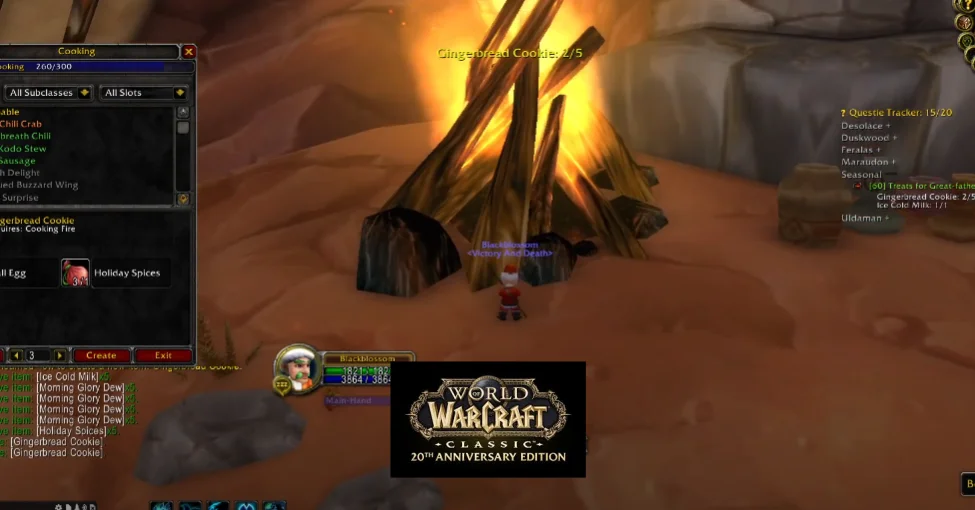
Task: Click the Questie Tracker header
Action: (895, 113)
